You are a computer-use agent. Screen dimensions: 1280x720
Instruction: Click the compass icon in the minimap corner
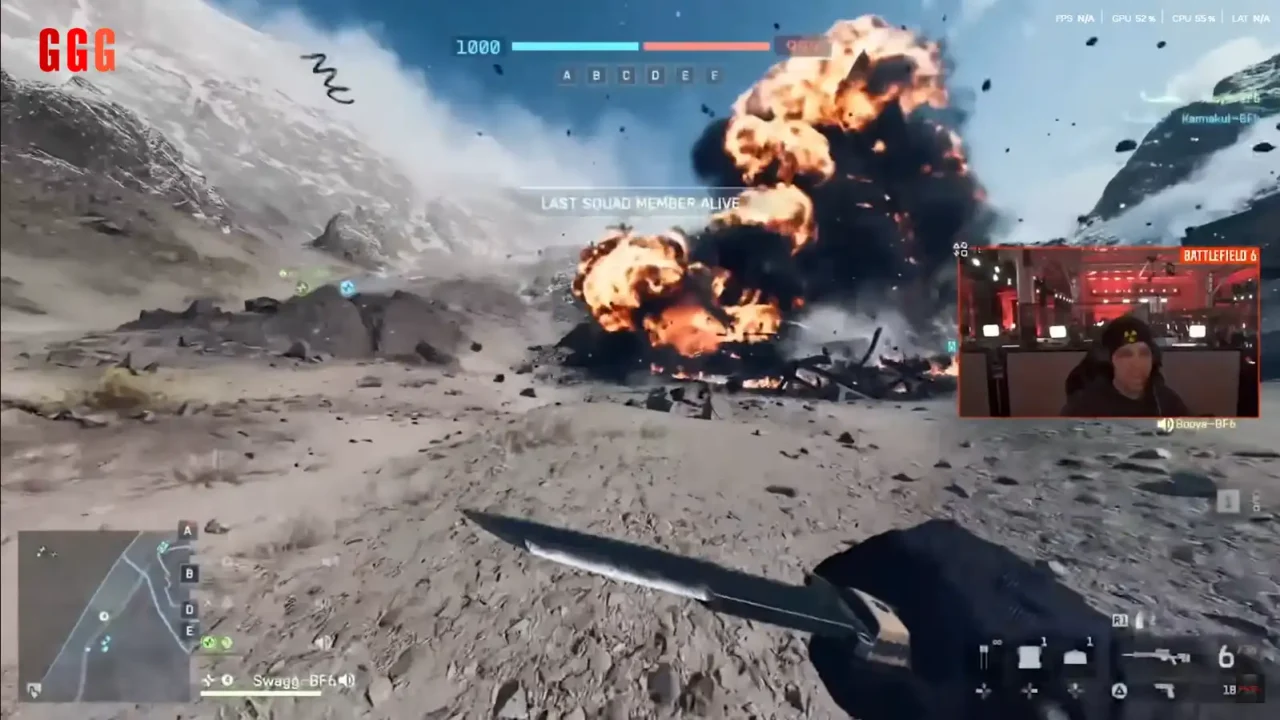(x=34, y=692)
